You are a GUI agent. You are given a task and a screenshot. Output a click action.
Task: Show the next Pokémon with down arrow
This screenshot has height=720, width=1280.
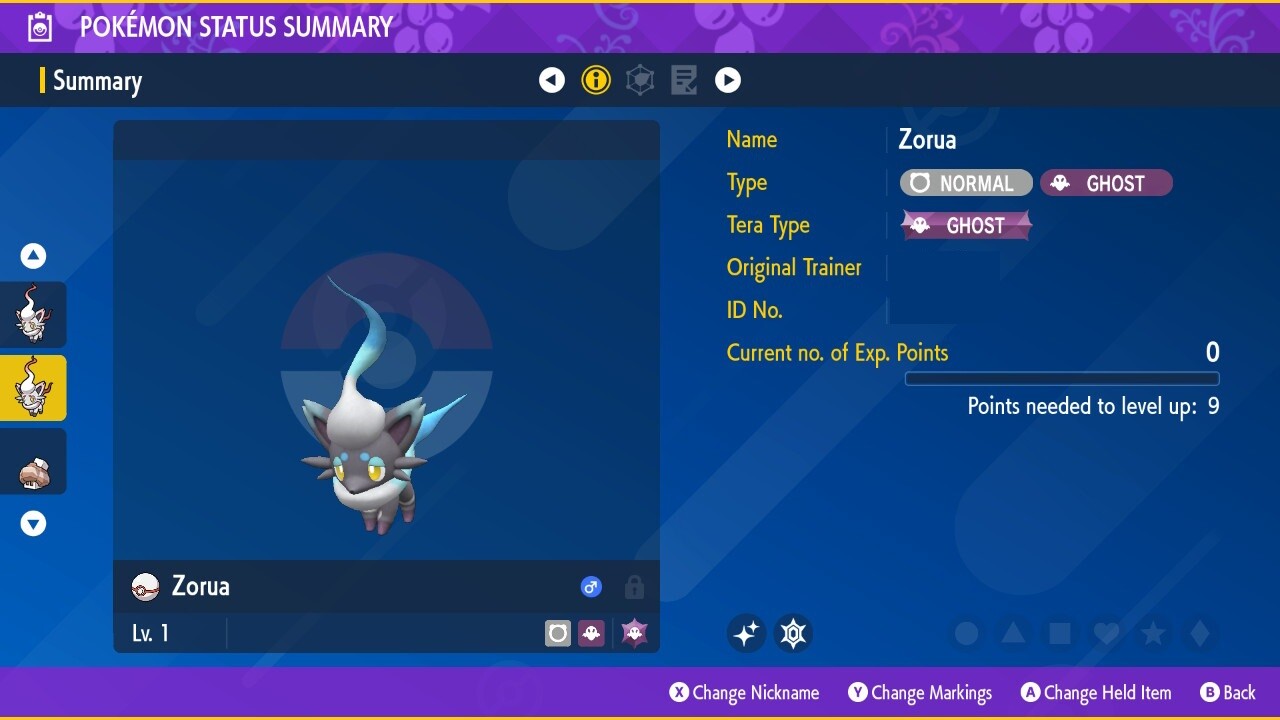click(x=33, y=523)
